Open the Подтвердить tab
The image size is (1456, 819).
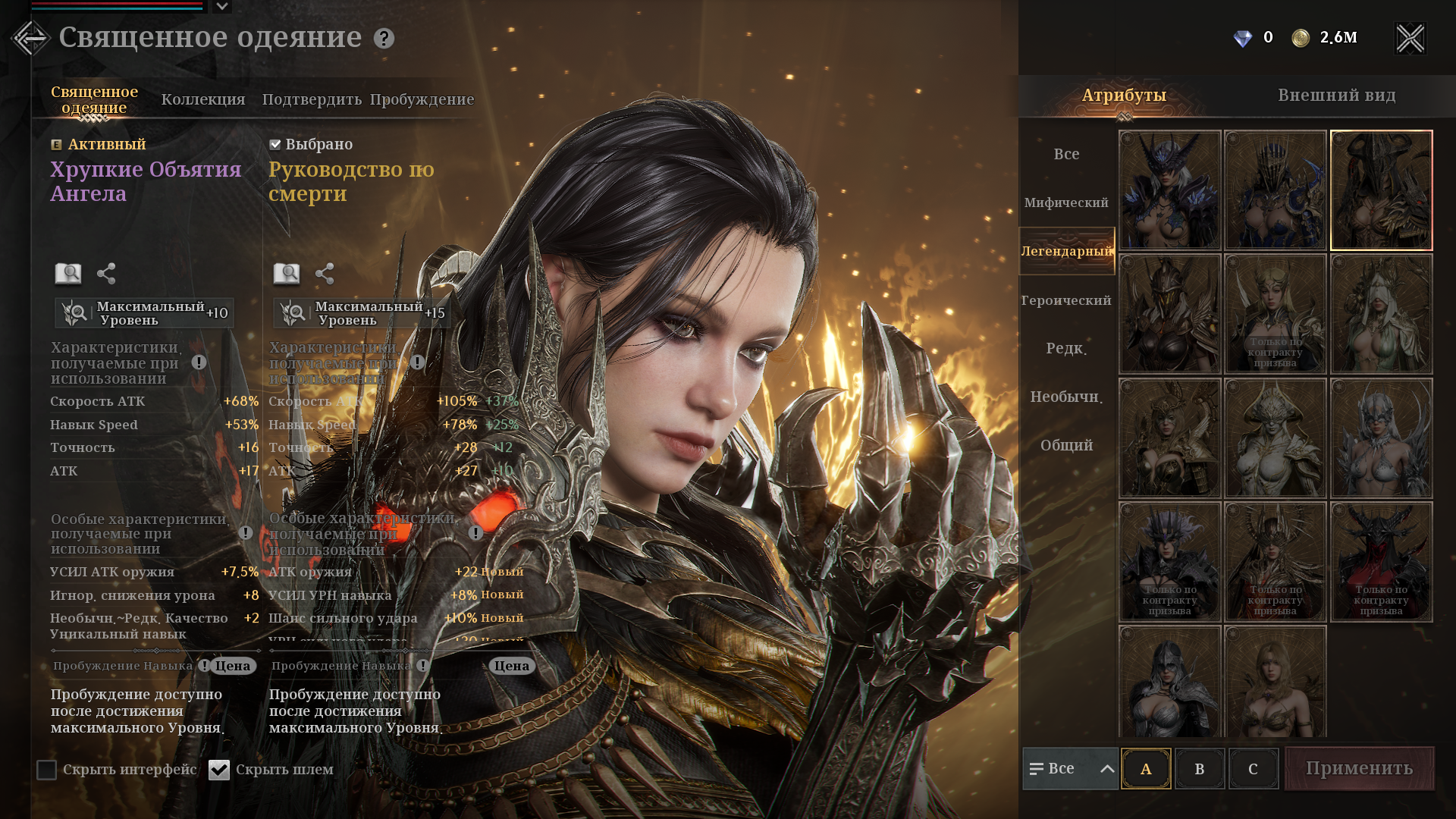312,99
